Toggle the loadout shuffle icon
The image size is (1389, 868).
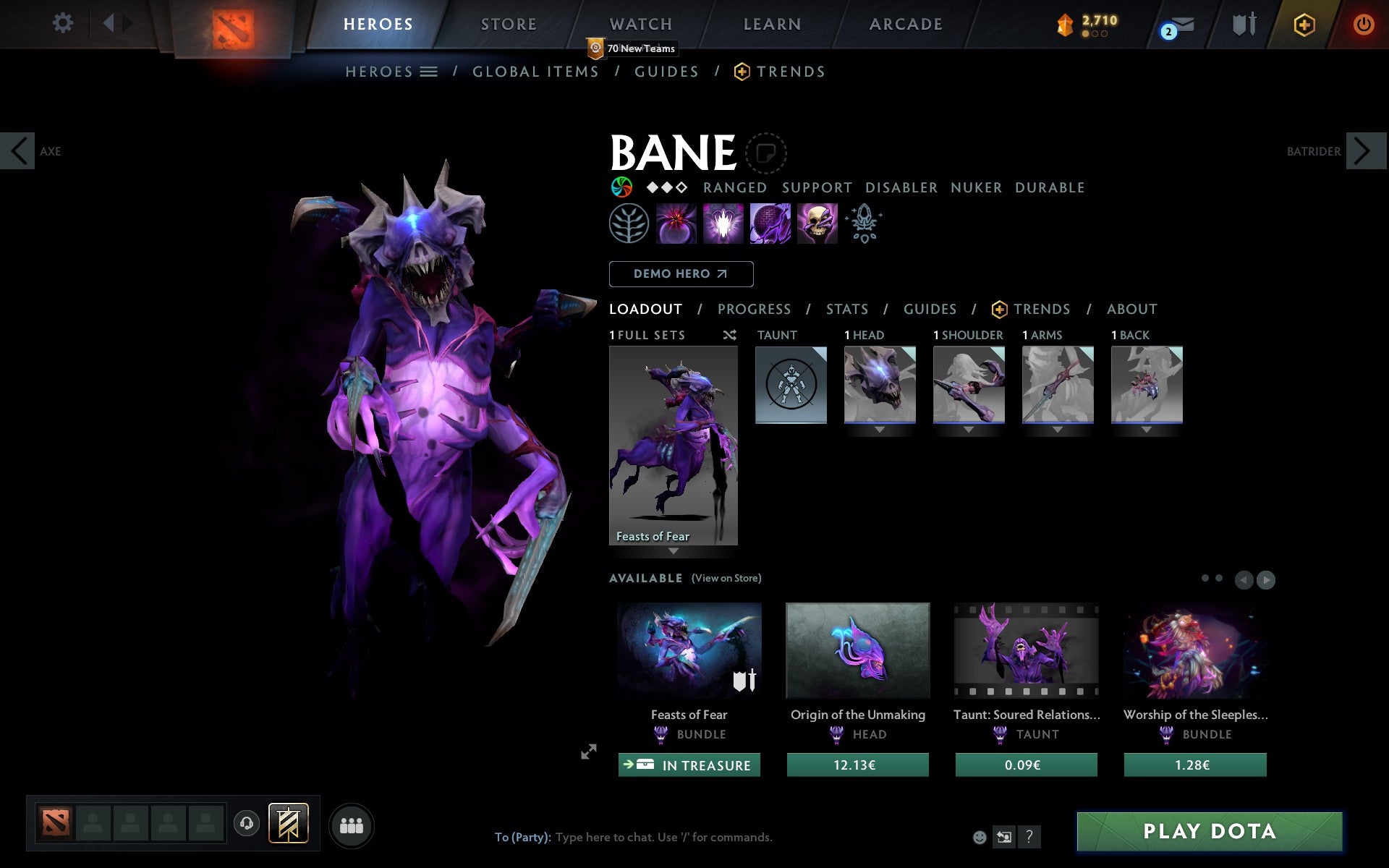pyautogui.click(x=729, y=335)
